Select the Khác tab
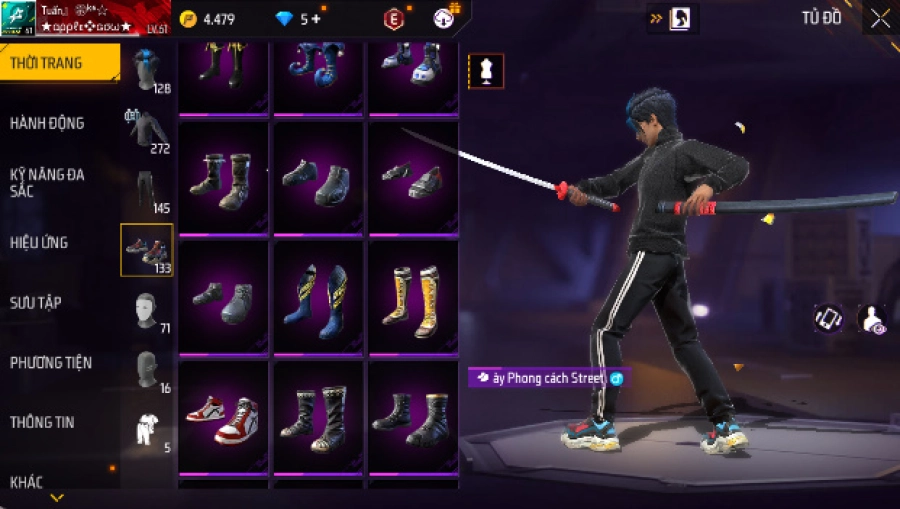This screenshot has height=509, width=900. pos(27,482)
